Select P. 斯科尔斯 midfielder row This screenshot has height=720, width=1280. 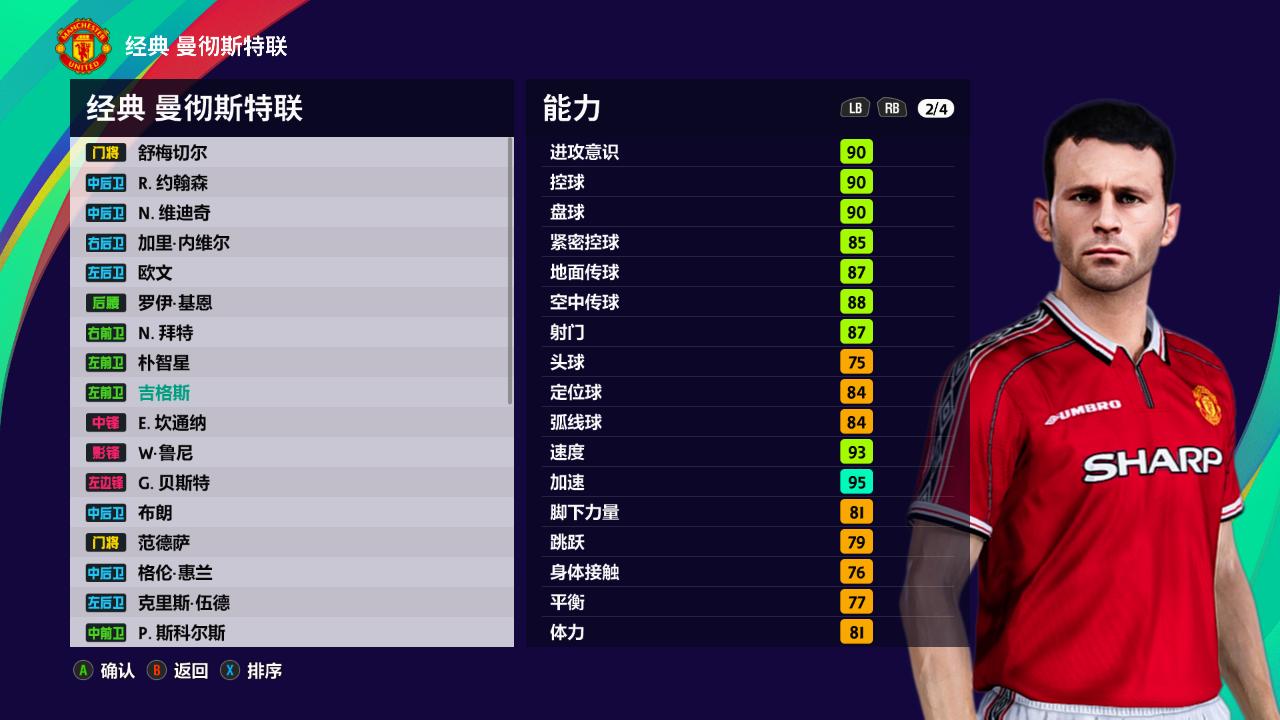click(x=290, y=633)
